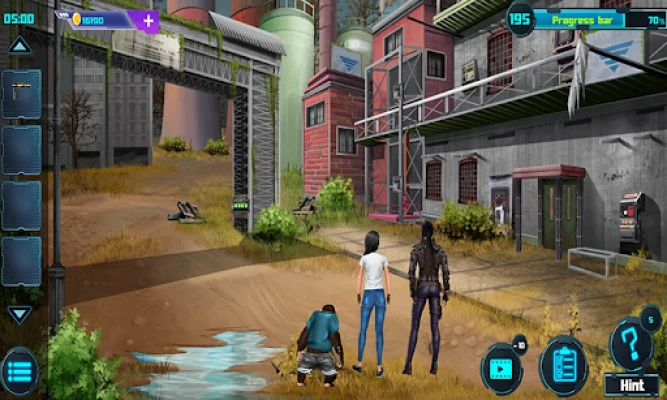Watch a video via the film icon
Image resolution: width=667 pixels, height=400 pixels.
click(x=501, y=364)
